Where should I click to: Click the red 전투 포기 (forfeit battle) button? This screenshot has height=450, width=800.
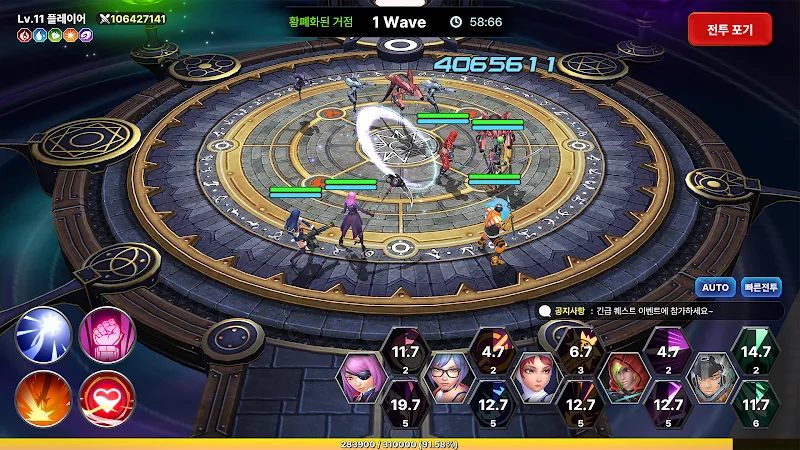(x=729, y=29)
